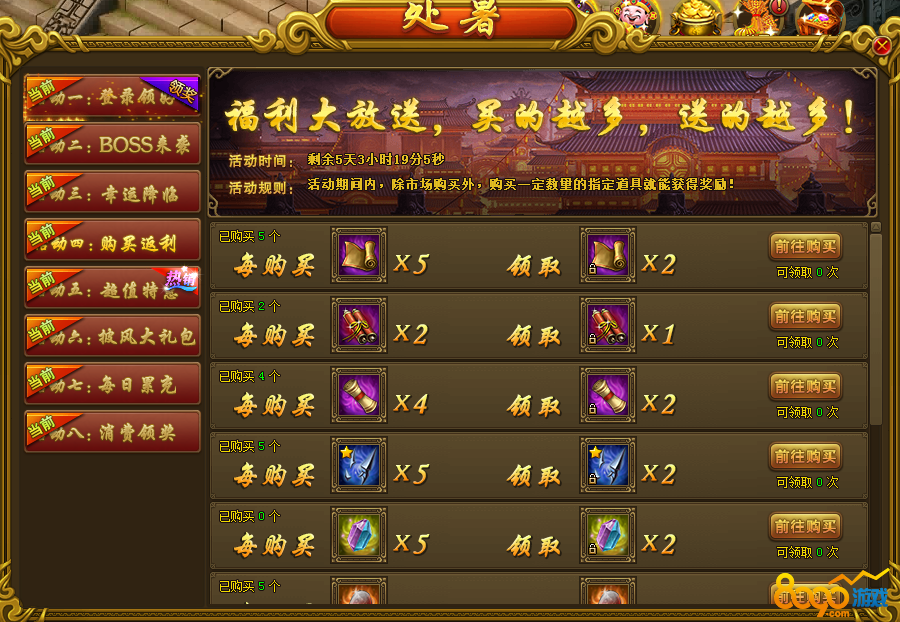Select the 活动七 每日累充 tab
The width and height of the screenshot is (900, 622).
(112, 383)
